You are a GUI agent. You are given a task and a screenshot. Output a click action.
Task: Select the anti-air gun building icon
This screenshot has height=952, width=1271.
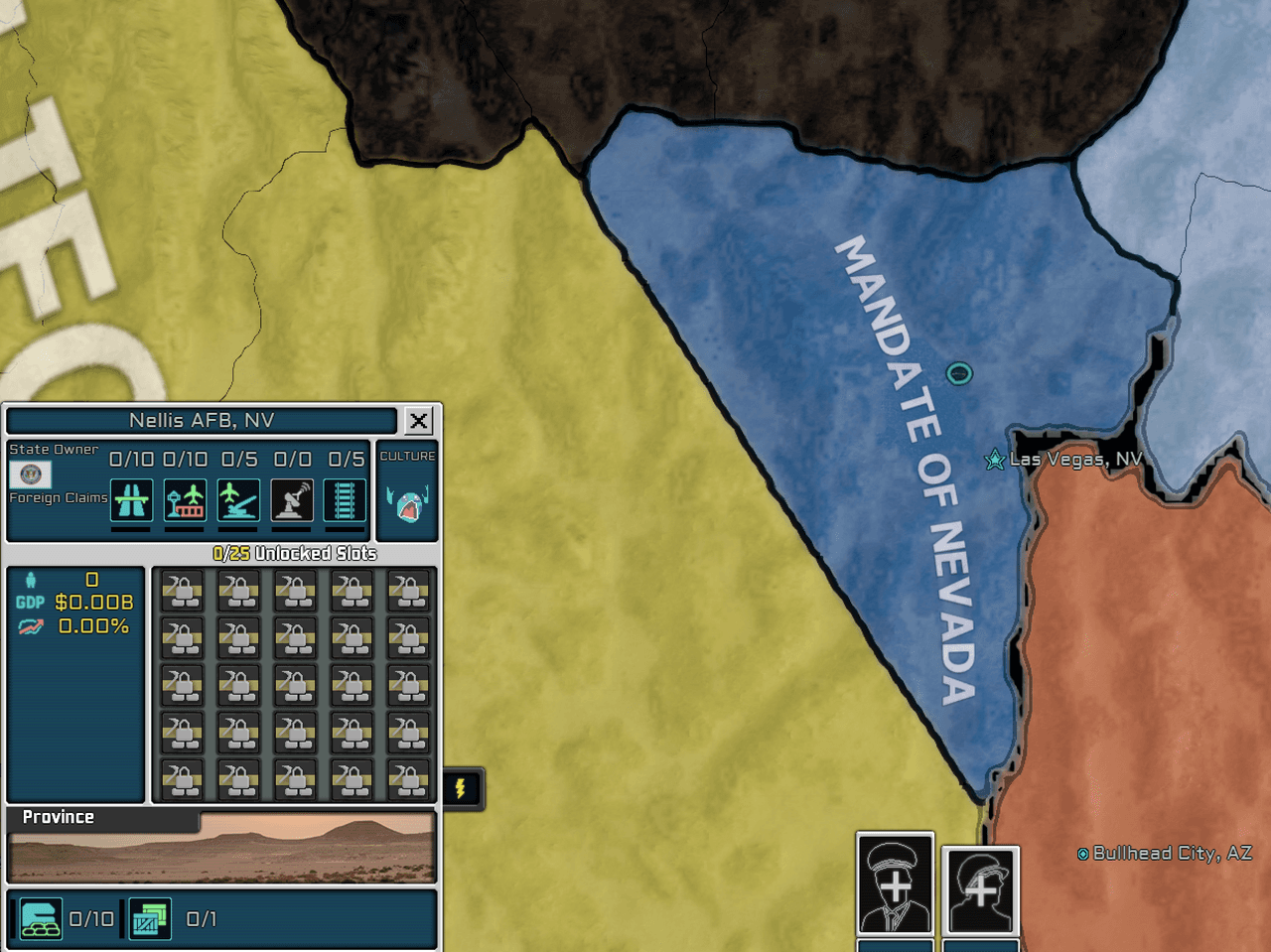(x=238, y=499)
